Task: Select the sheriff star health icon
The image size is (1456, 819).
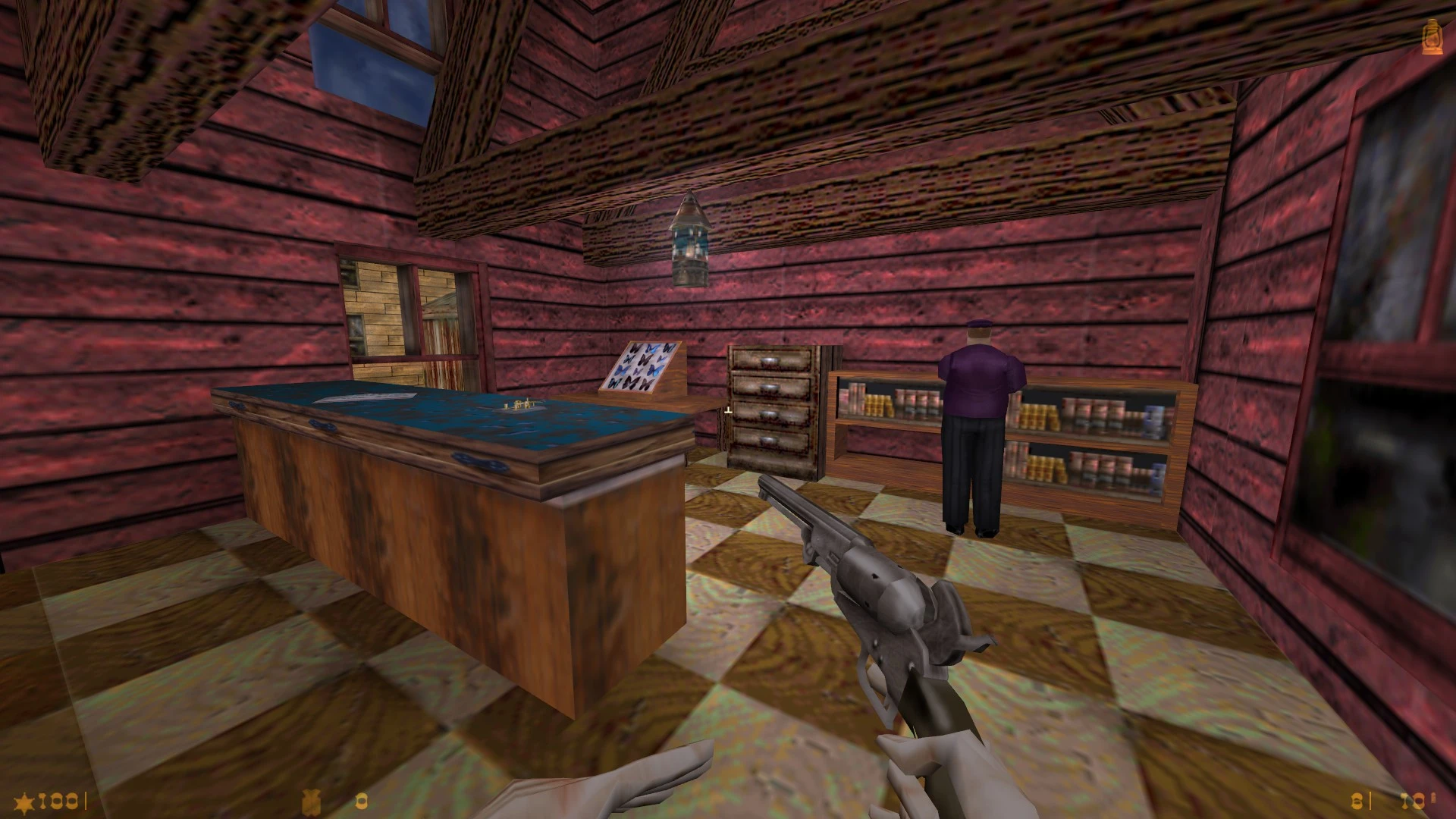Action: click(24, 802)
